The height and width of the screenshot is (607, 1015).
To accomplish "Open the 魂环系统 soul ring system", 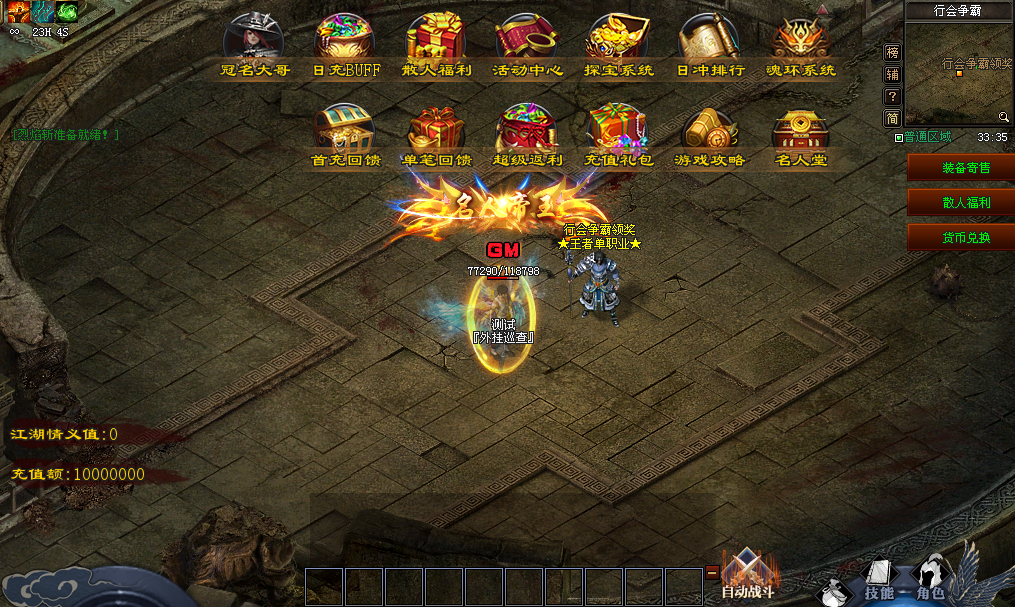I will coord(800,42).
